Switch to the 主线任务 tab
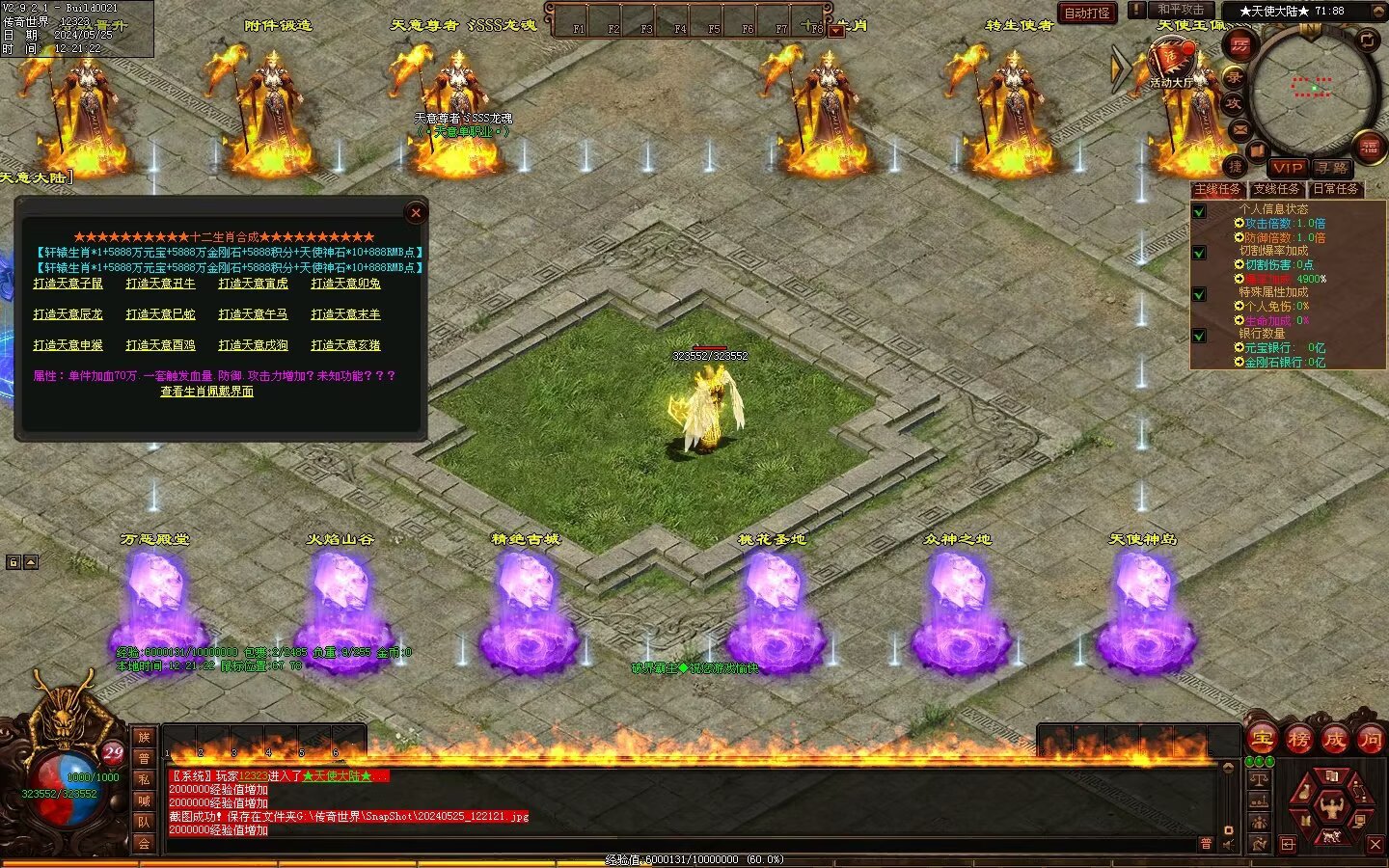The image size is (1389, 868). [1217, 189]
